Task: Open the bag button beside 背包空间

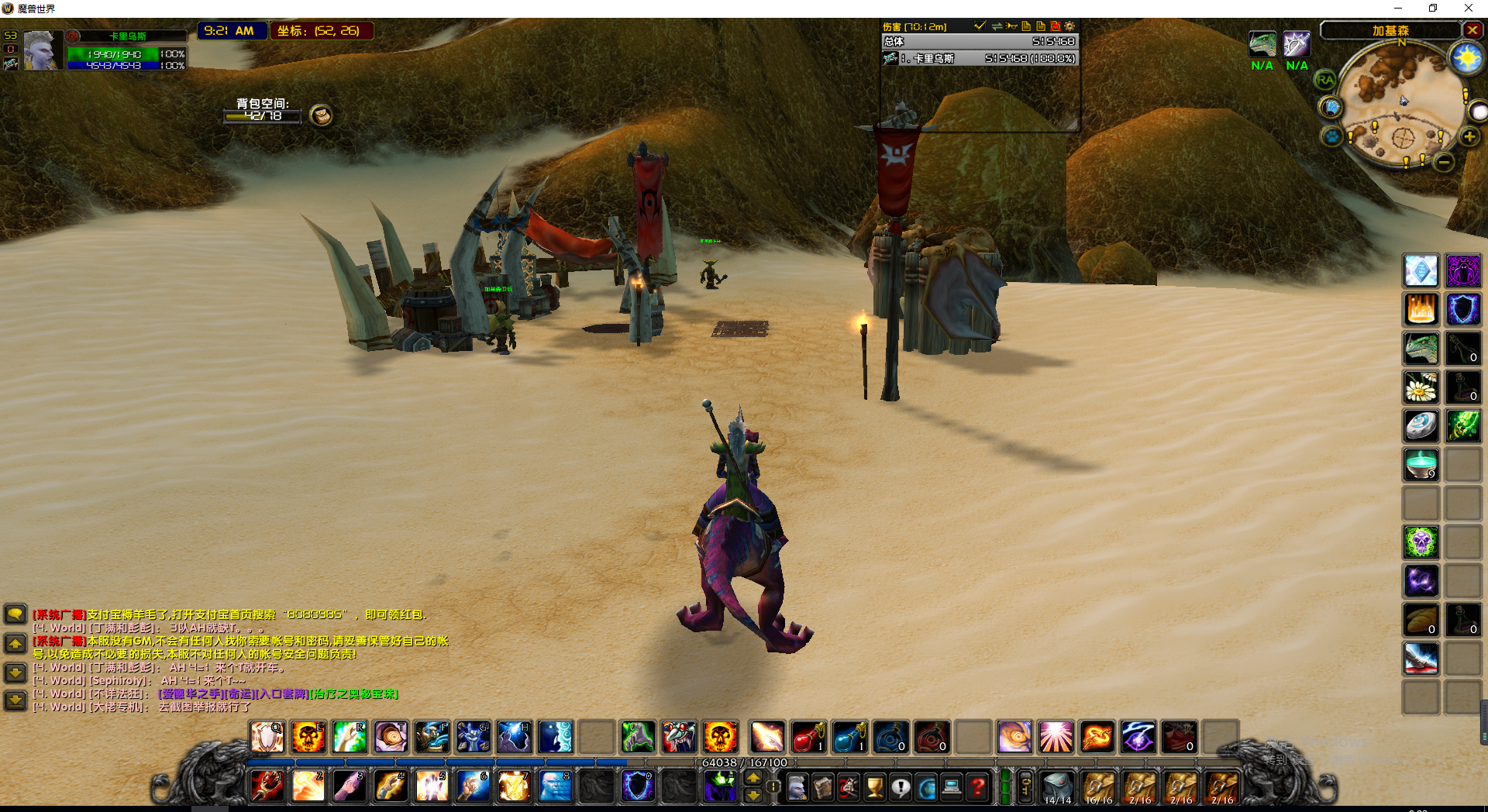Action: click(321, 115)
